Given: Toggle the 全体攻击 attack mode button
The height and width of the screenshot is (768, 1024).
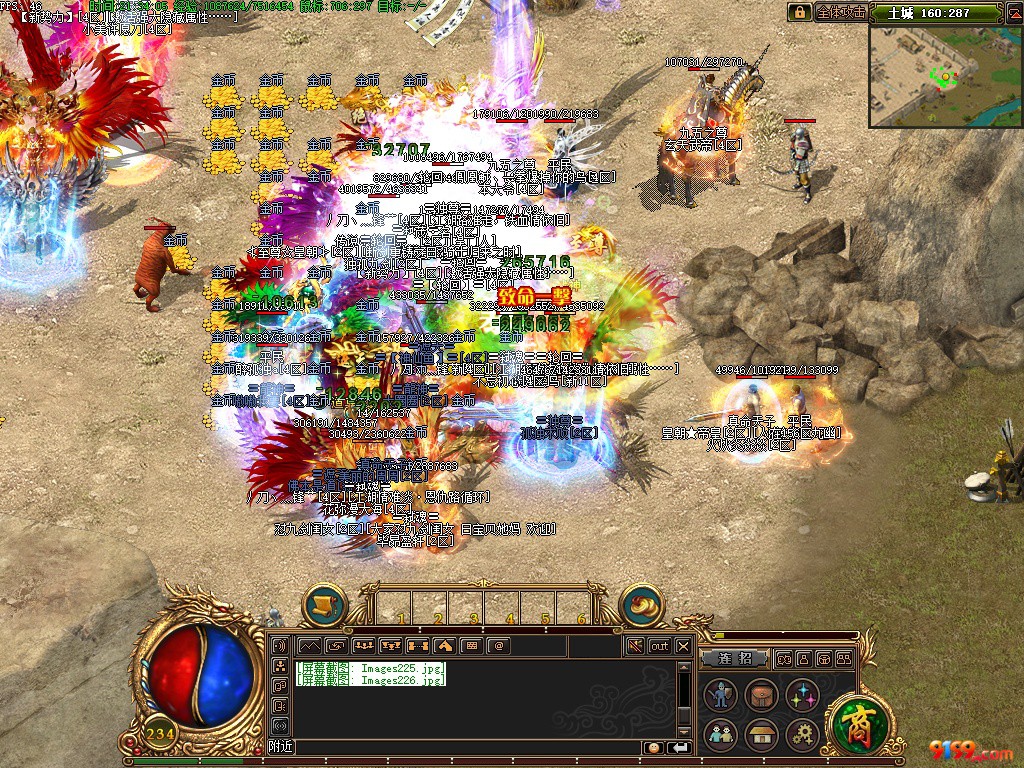Looking at the screenshot, I should (x=840, y=12).
